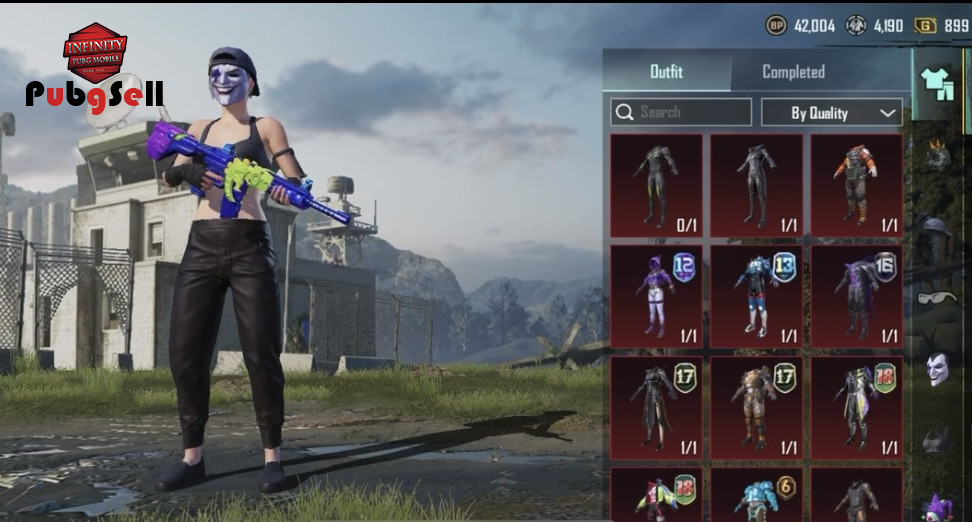Open the Completed tab
Image resolution: width=972 pixels, height=522 pixels.
coord(793,72)
